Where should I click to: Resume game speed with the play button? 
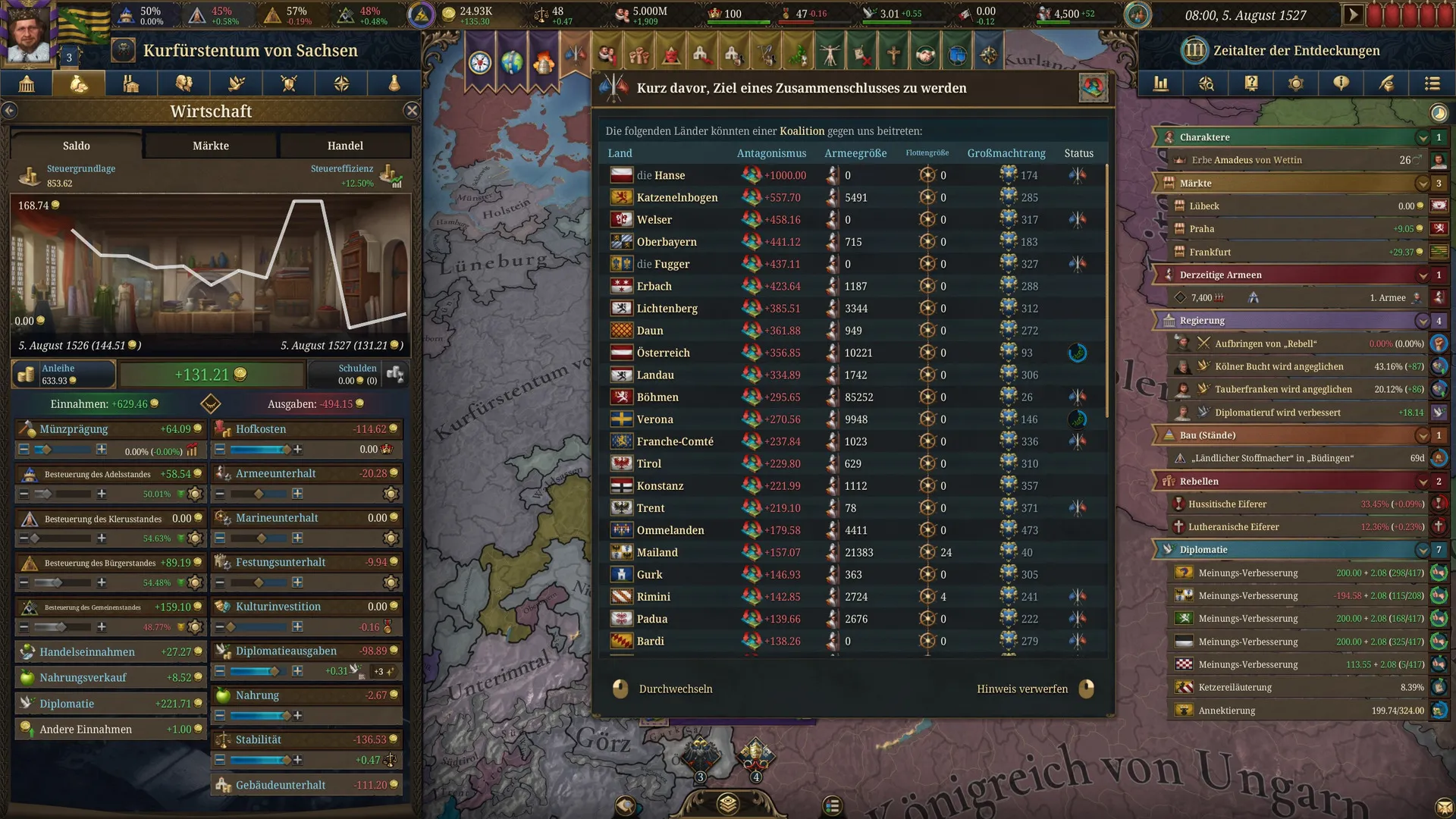[x=1352, y=15]
